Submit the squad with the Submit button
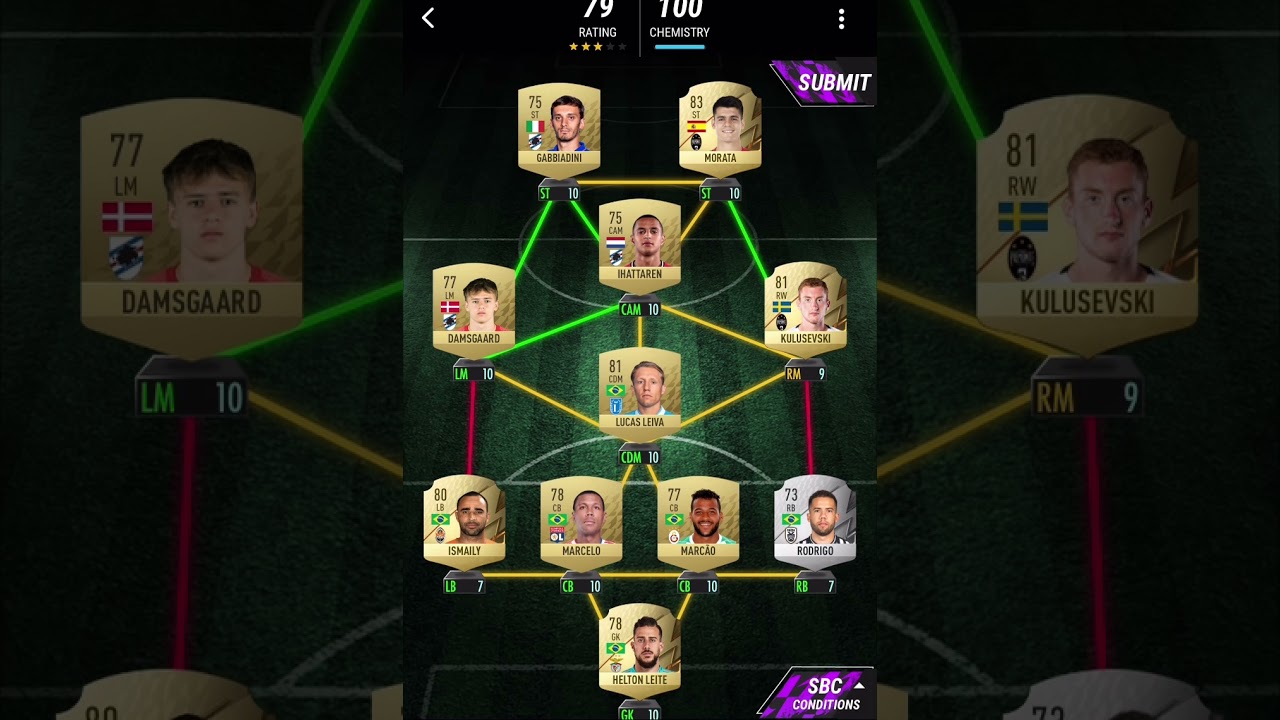The width and height of the screenshot is (1280, 720). 826,83
